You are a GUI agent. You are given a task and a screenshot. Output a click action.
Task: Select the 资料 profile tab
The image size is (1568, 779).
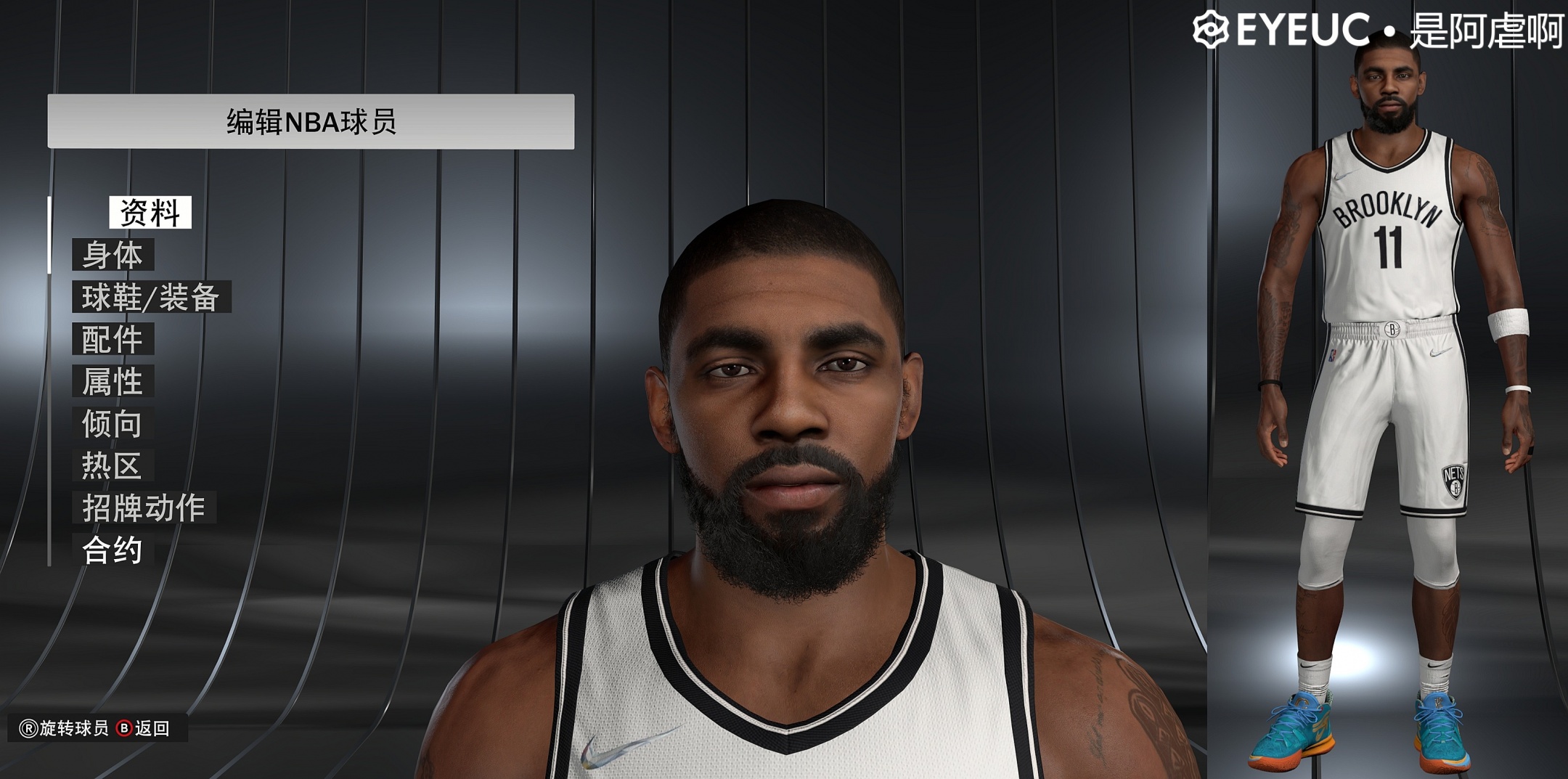151,211
